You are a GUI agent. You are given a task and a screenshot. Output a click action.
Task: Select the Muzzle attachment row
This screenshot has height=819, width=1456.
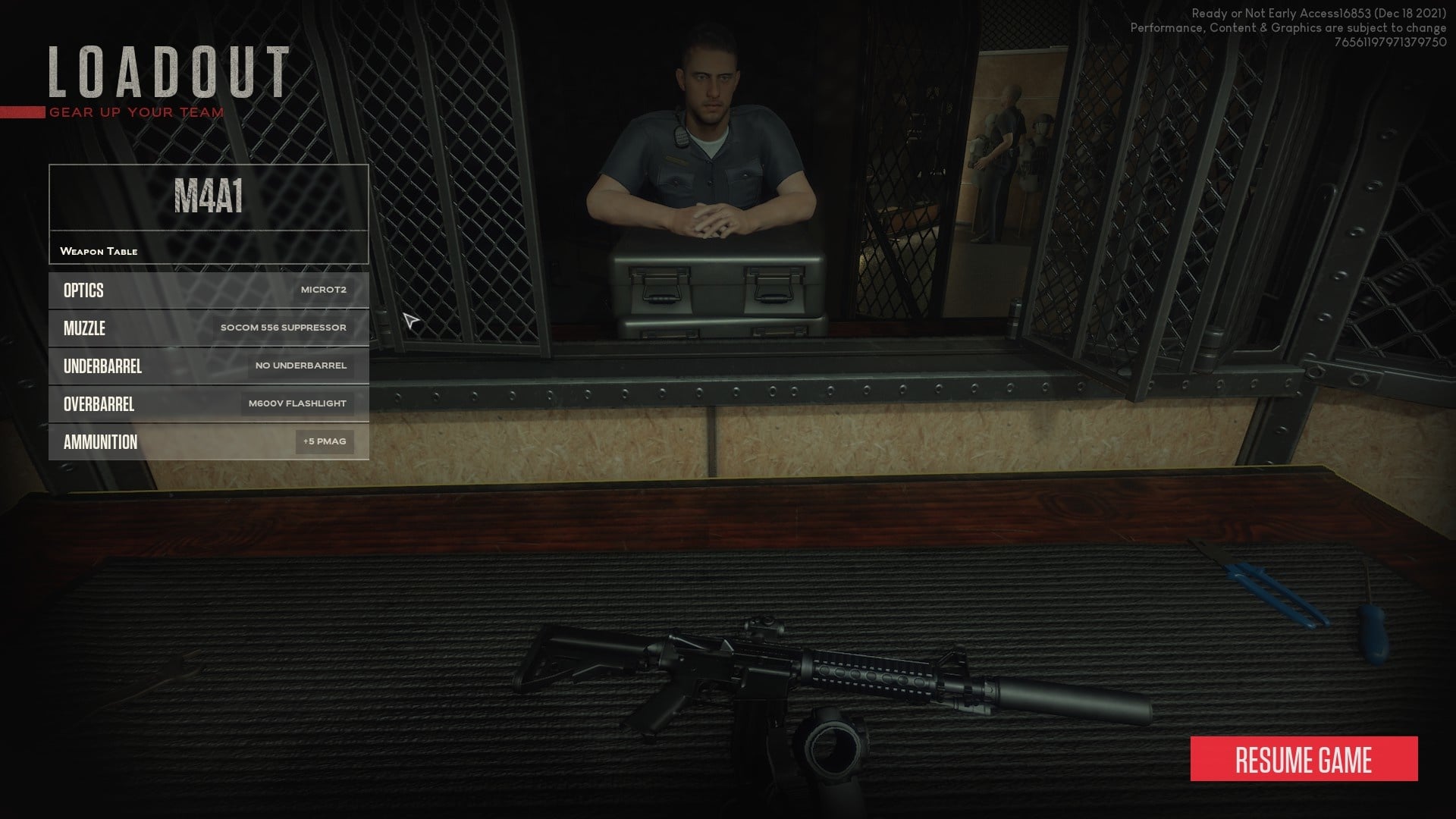[x=209, y=328]
